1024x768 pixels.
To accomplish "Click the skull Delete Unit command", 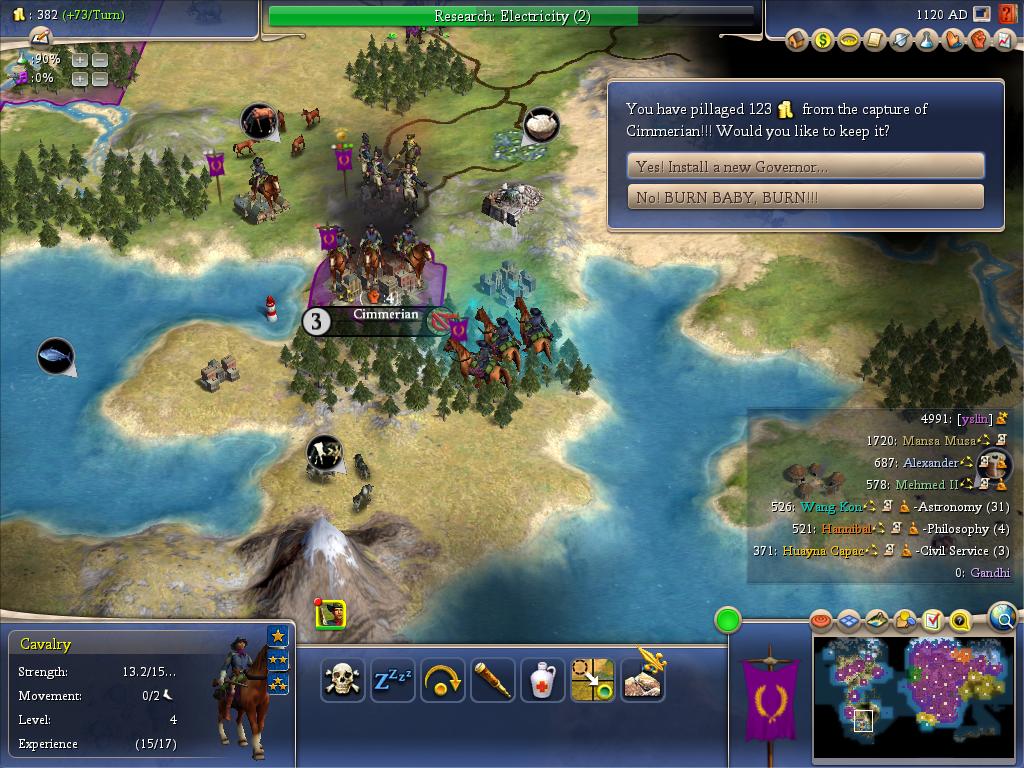I will pos(342,681).
